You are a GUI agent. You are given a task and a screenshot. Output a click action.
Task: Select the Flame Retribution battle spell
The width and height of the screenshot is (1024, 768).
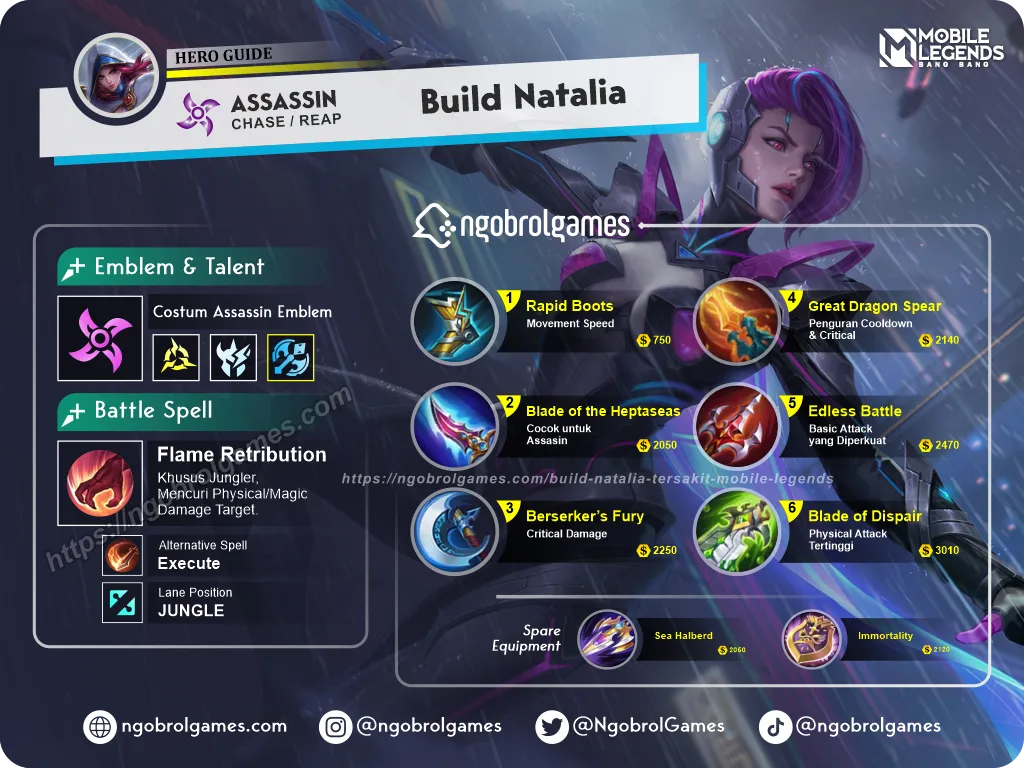[x=99, y=483]
